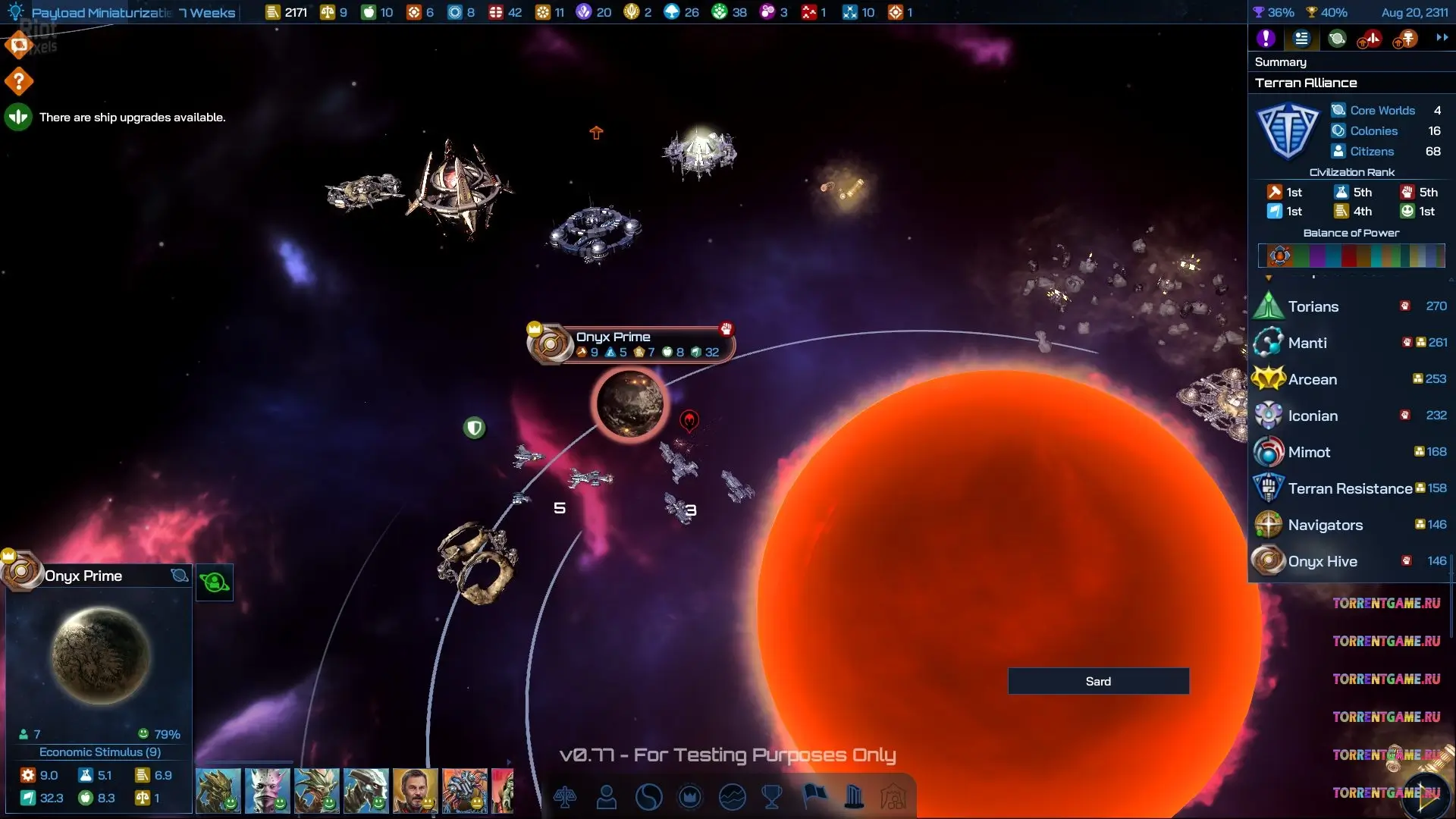This screenshot has width=1456, height=819.
Task: Open the crown government screen
Action: pyautogui.click(x=690, y=797)
